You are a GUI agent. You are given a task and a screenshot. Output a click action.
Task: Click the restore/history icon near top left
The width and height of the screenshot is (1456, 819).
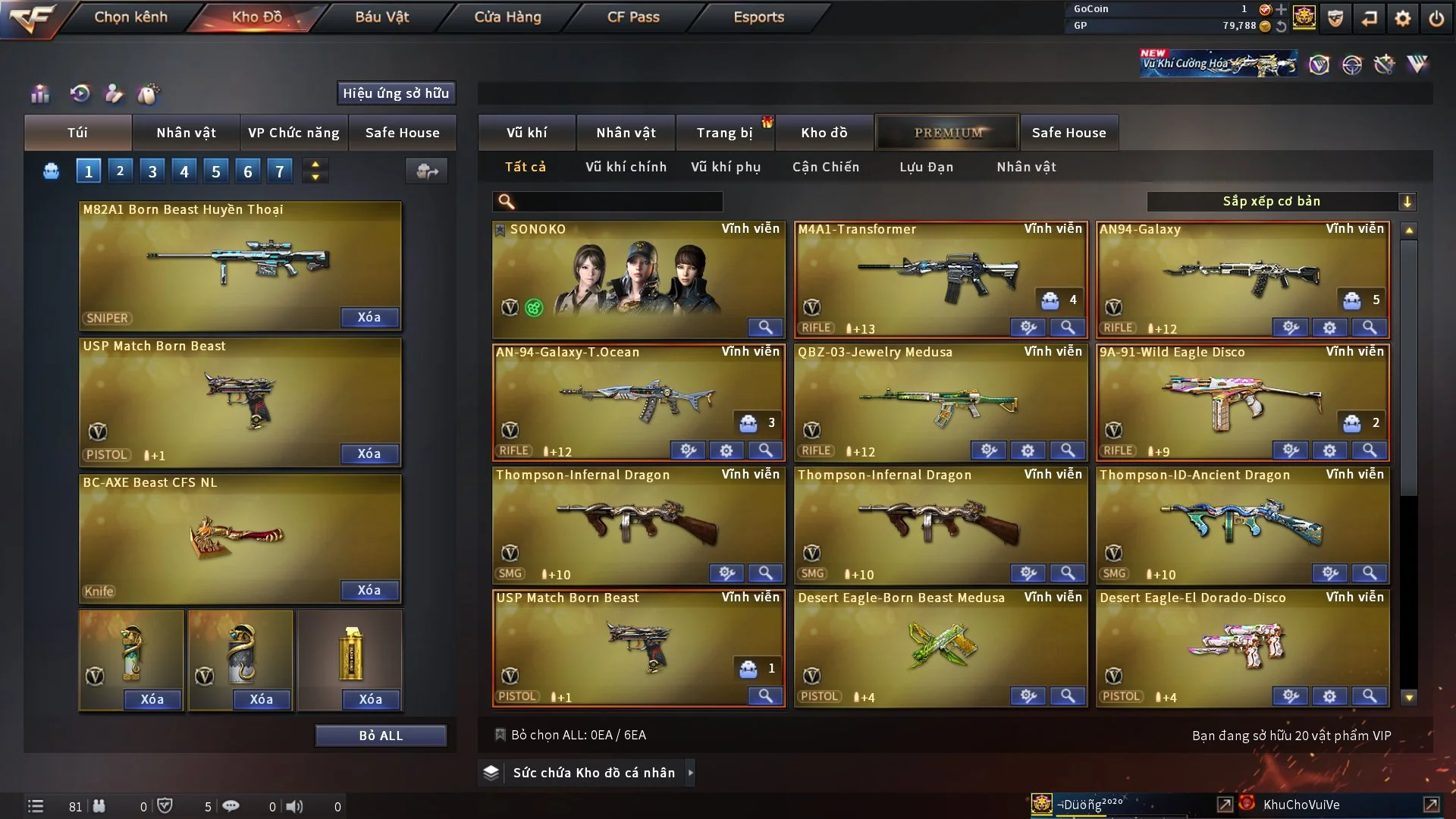click(x=81, y=93)
